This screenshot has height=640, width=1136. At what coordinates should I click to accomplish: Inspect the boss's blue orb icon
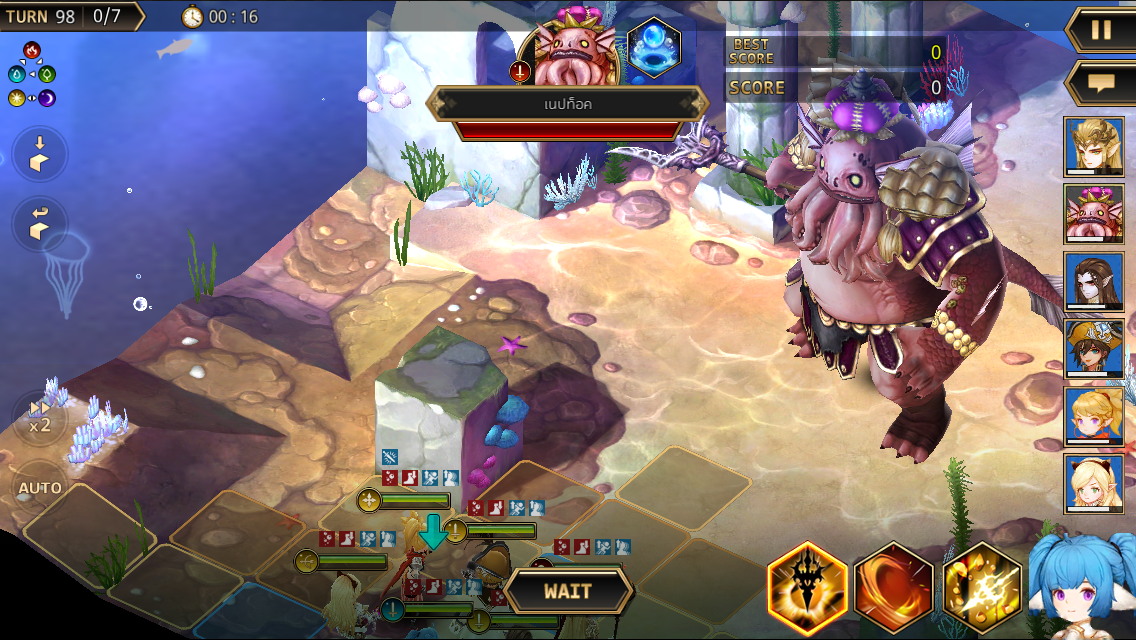[x=654, y=49]
